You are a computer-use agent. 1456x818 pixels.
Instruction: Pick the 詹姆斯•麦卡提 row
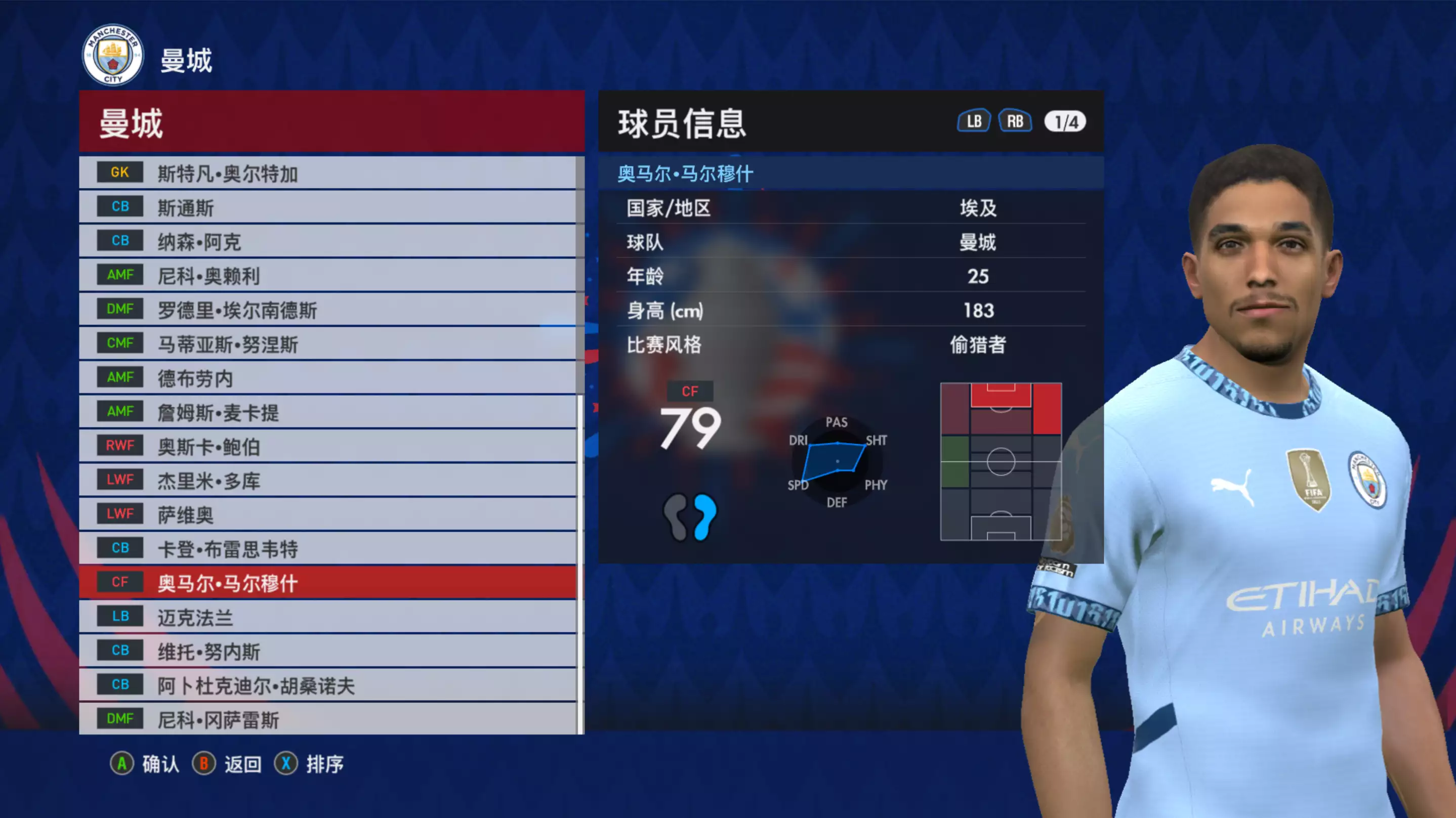pos(328,412)
